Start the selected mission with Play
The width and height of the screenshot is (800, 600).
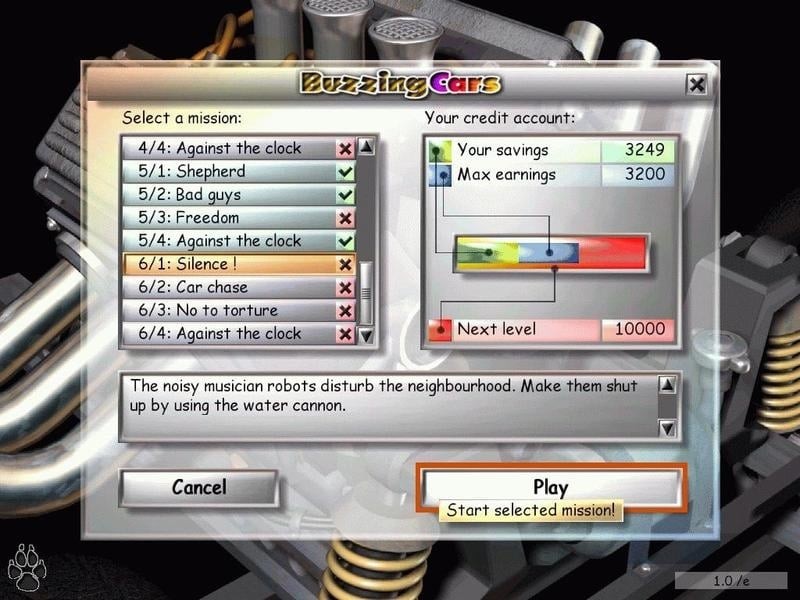pos(551,487)
